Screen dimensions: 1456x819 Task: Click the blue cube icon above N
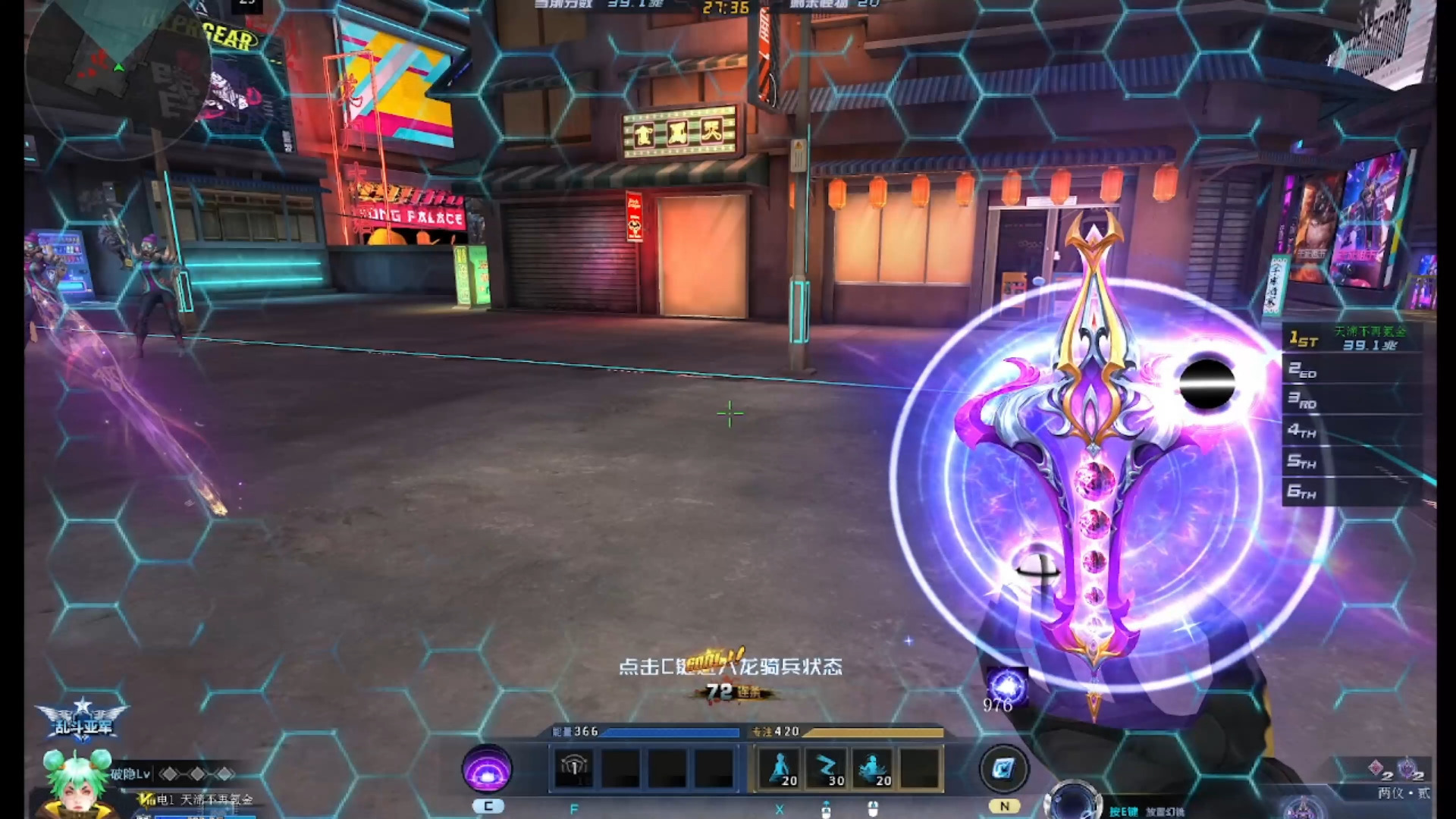tap(1003, 769)
